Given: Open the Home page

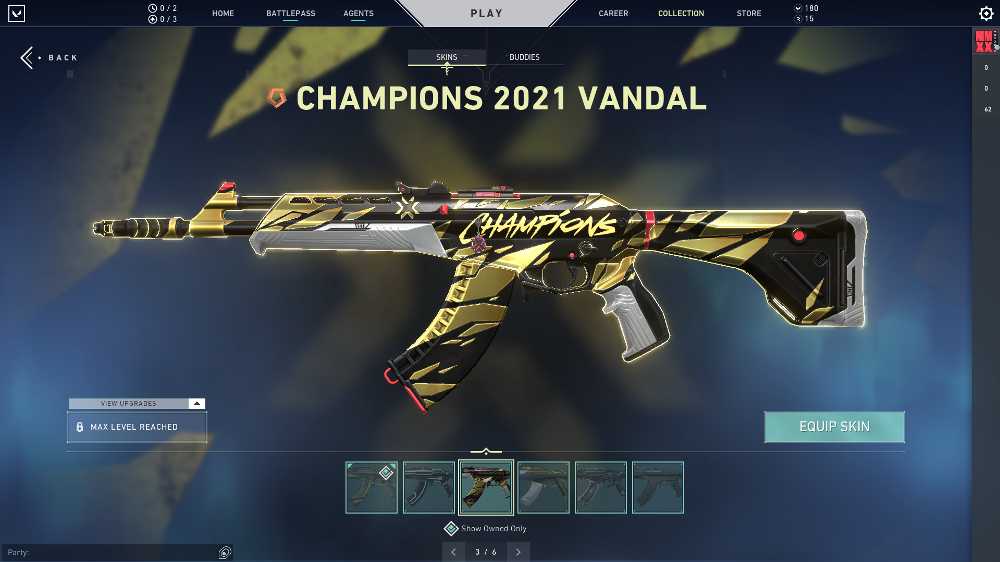Looking at the screenshot, I should [x=223, y=14].
